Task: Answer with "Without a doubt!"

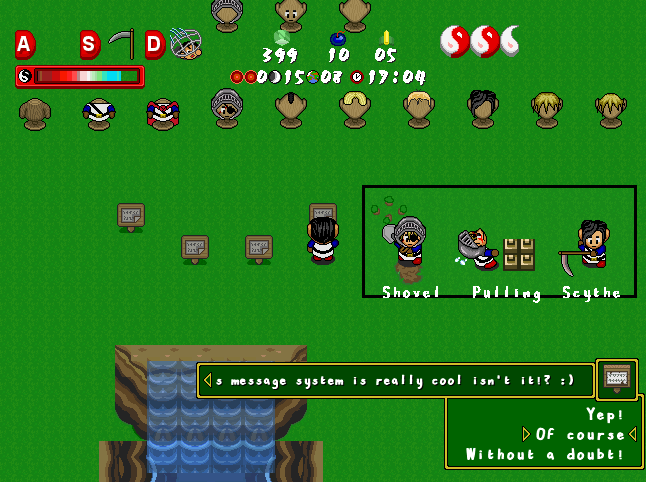Action: coord(551,455)
